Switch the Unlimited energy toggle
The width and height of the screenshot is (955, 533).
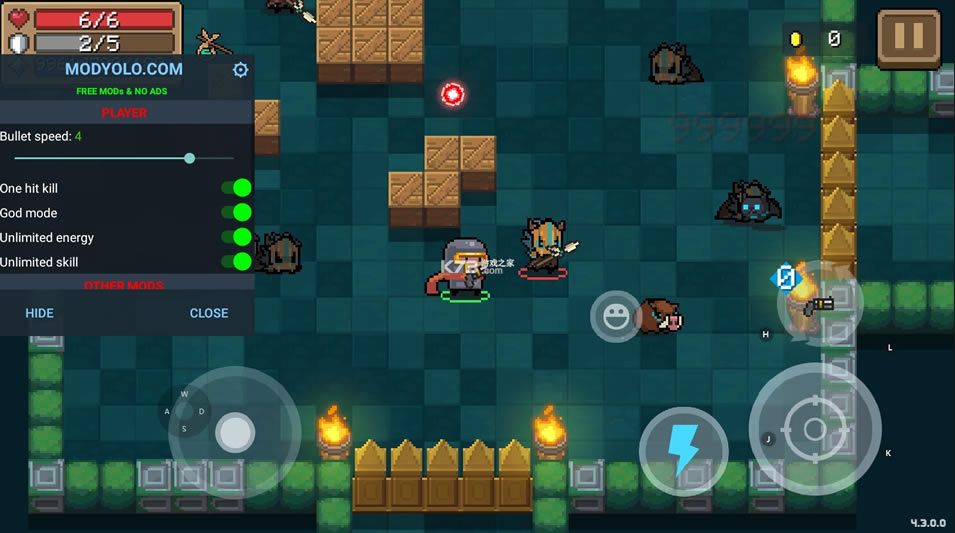tap(236, 237)
